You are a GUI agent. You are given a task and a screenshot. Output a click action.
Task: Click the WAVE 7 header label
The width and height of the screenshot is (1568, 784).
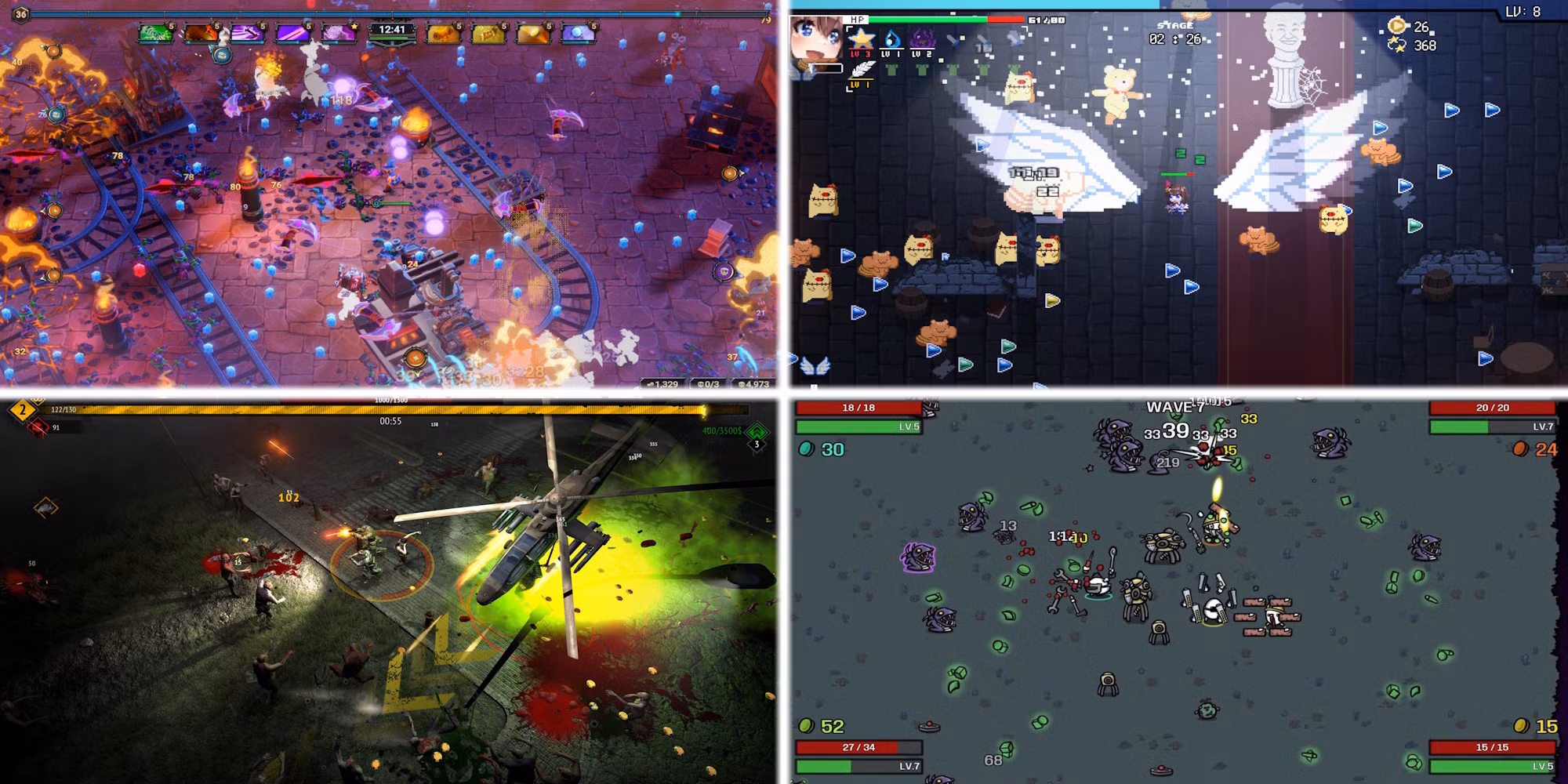[1174, 405]
